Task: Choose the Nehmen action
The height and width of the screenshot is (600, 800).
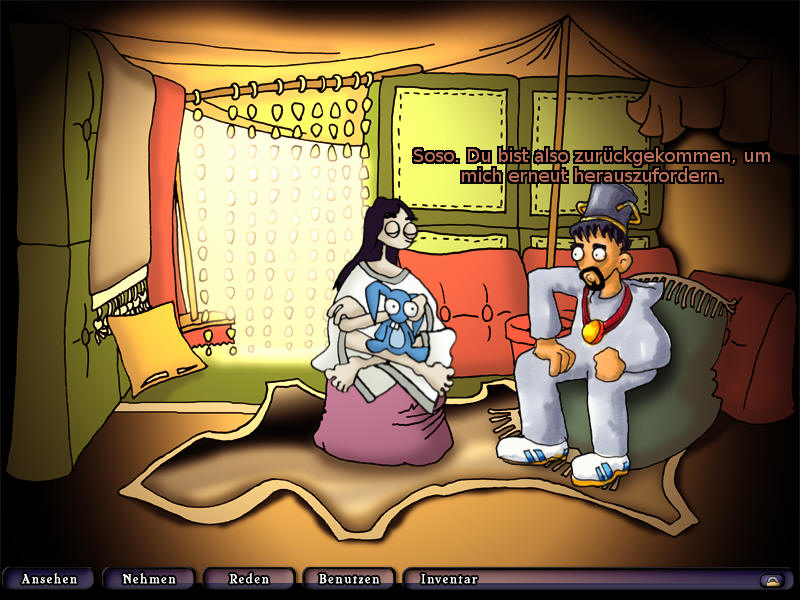Action: pos(149,579)
